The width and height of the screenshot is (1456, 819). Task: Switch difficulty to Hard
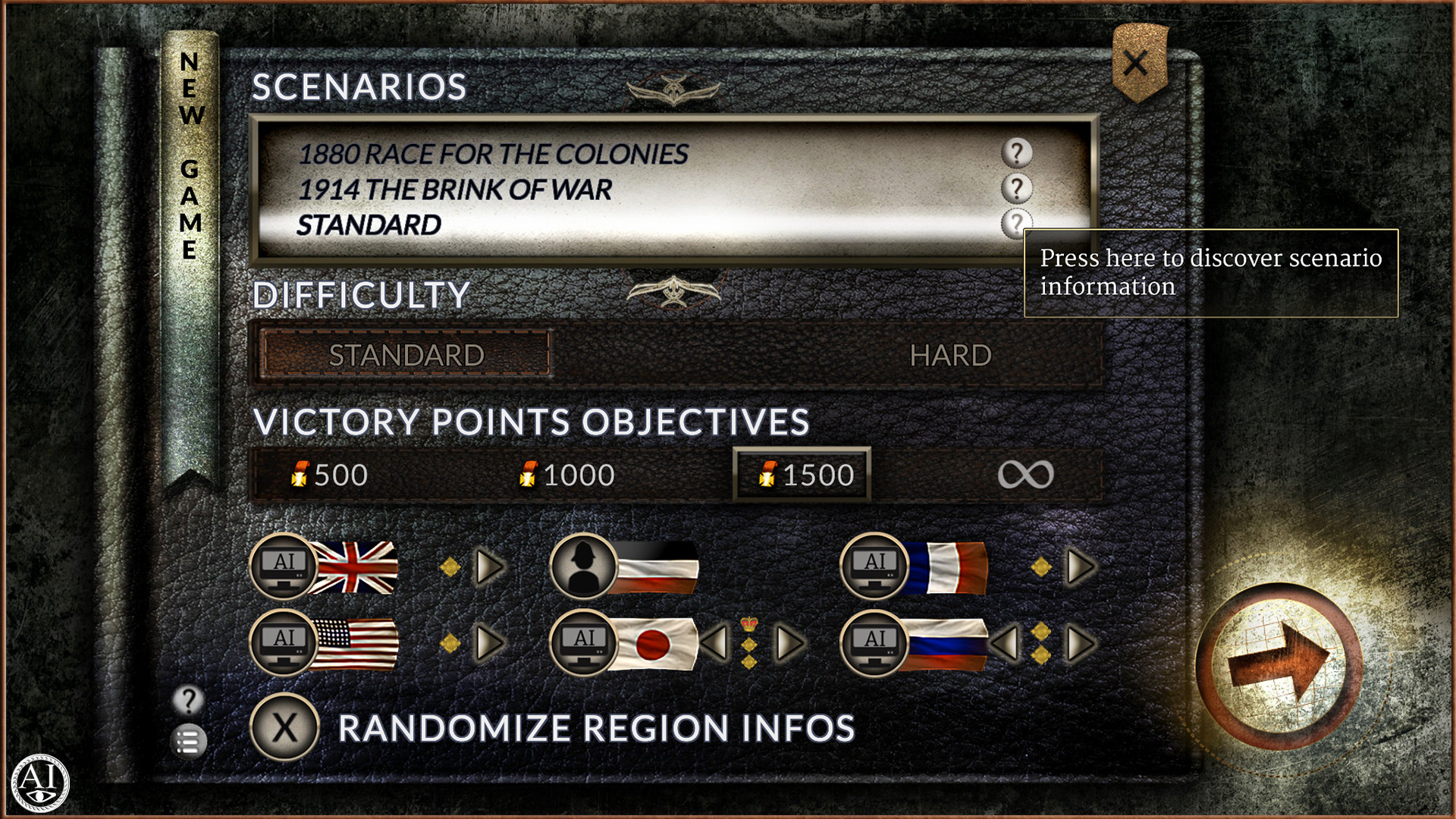click(950, 354)
